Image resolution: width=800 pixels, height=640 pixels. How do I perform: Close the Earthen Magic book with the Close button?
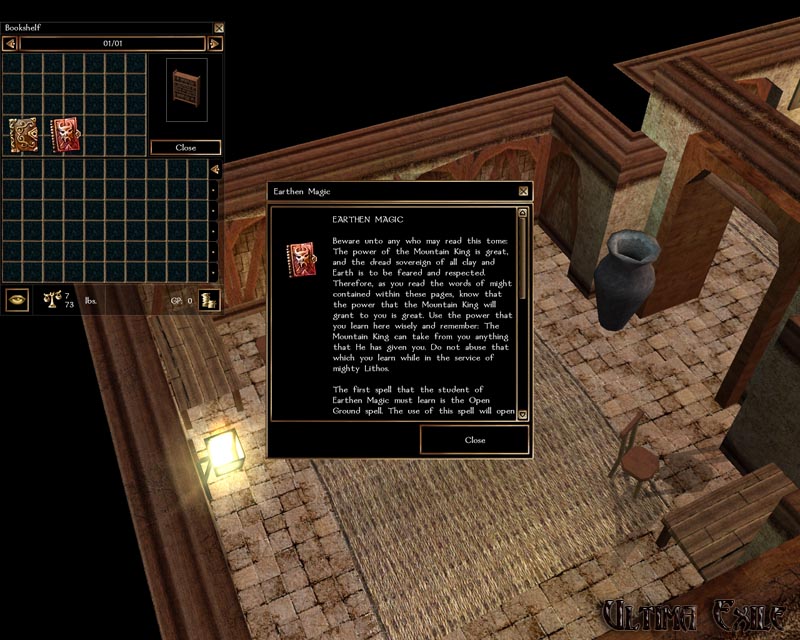[x=475, y=440]
